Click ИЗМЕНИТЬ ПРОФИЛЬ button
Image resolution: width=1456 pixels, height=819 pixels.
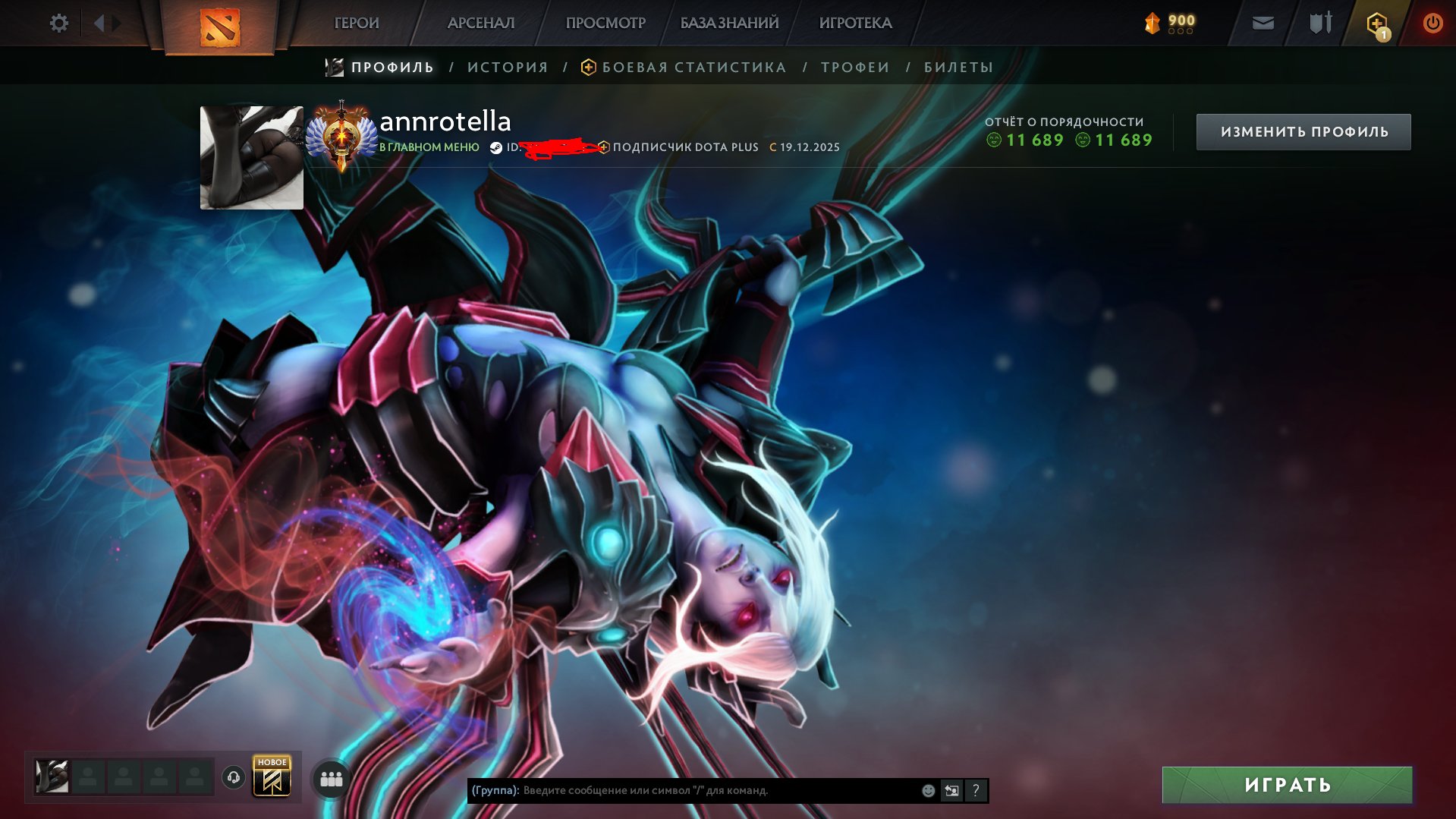pos(1303,131)
